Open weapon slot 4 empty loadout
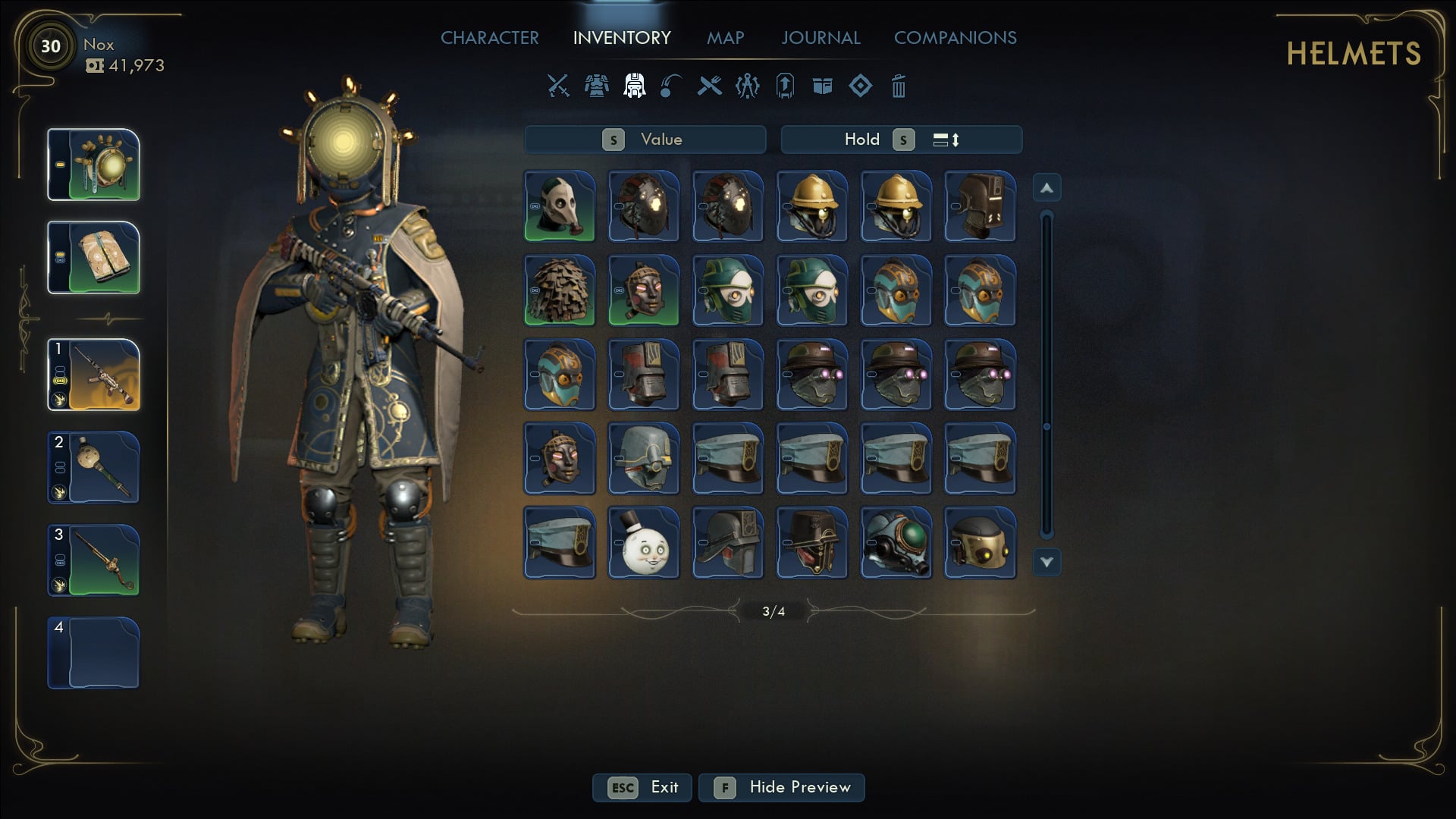The image size is (1456, 819). point(93,651)
